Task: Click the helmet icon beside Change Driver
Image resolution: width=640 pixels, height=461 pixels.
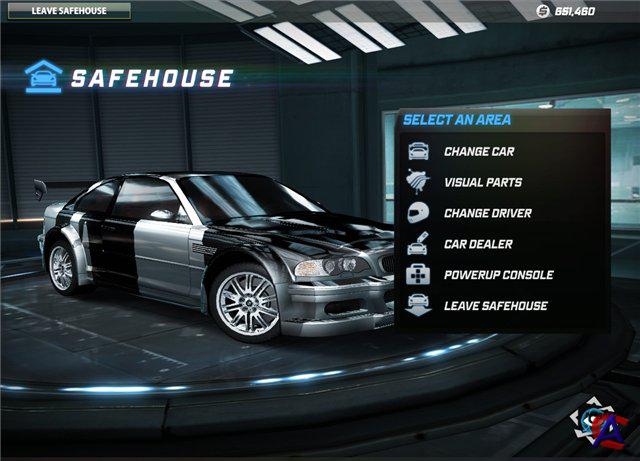Action: pos(418,213)
